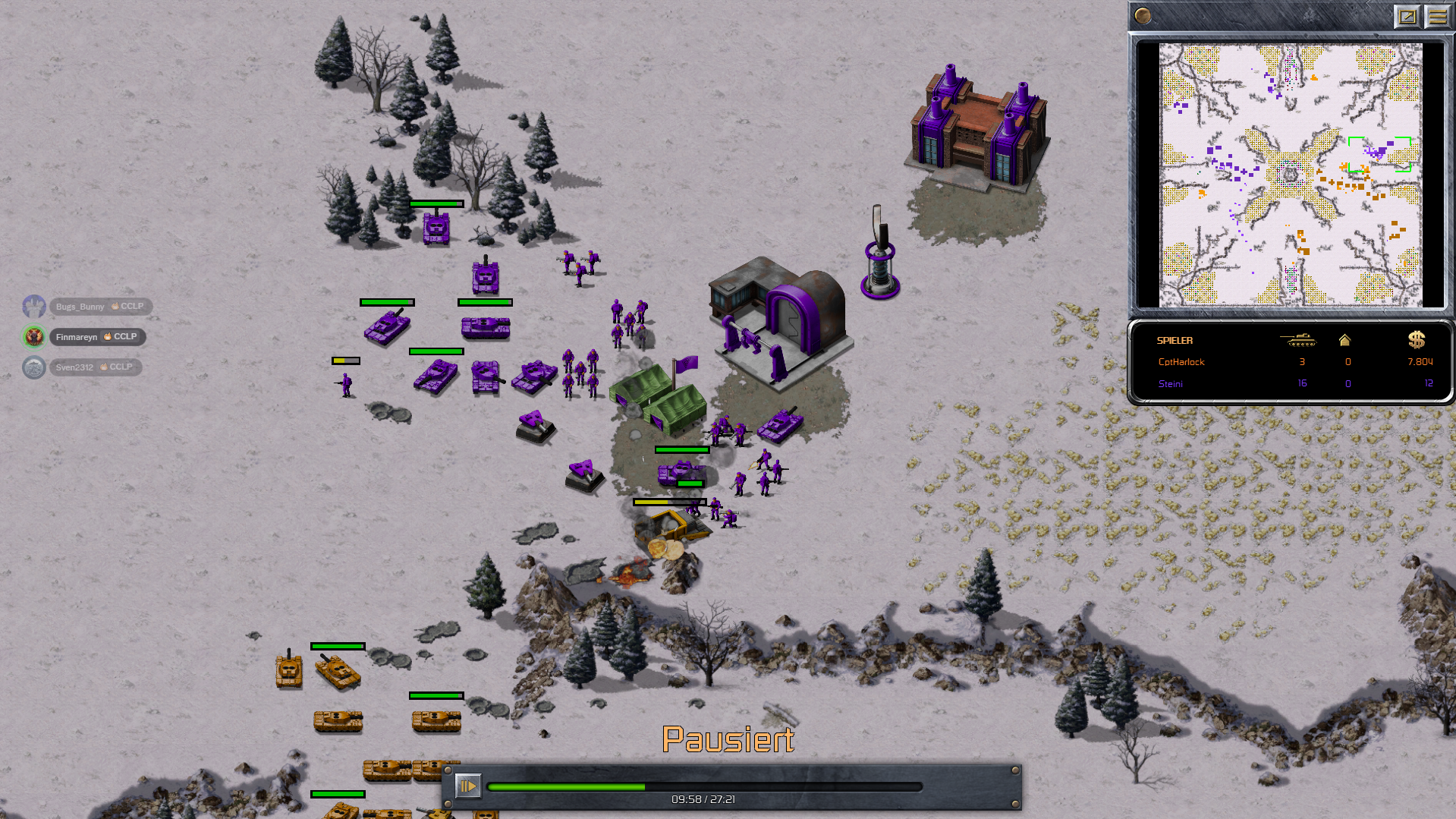Select player Steini in the Spieler list
This screenshot has height=819, width=1456.
(x=1170, y=383)
